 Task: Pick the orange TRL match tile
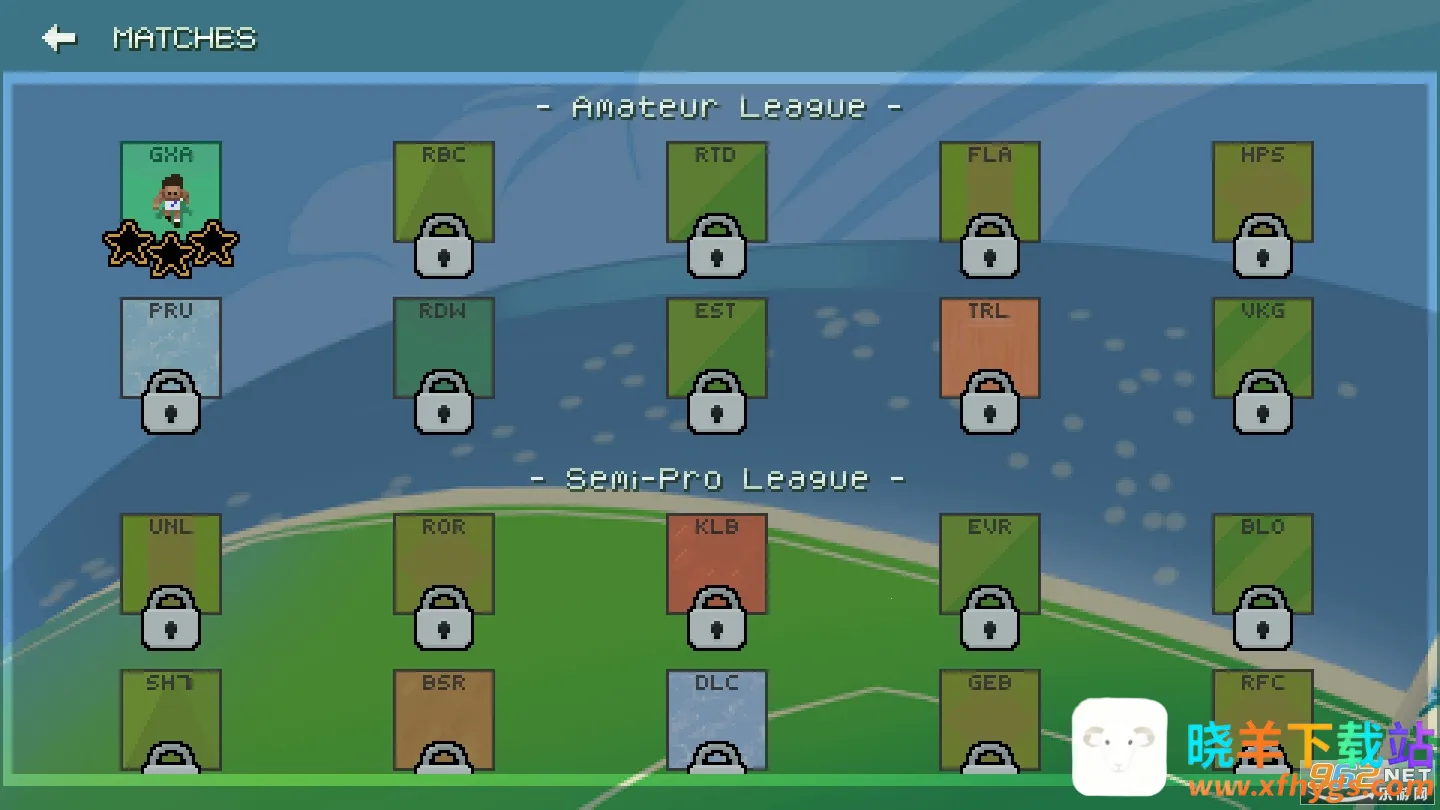click(x=989, y=348)
